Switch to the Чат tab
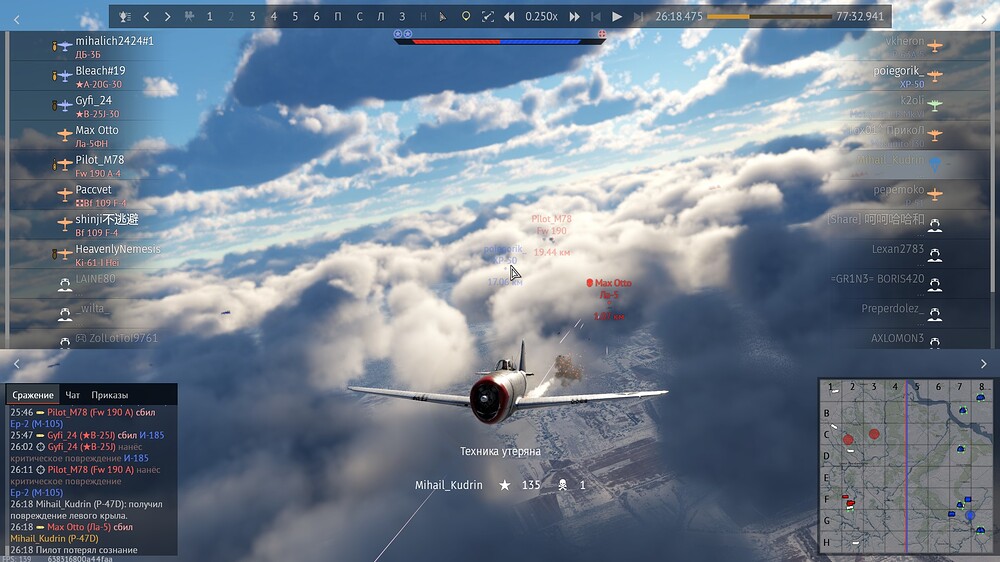The height and width of the screenshot is (562, 1000). click(x=73, y=395)
